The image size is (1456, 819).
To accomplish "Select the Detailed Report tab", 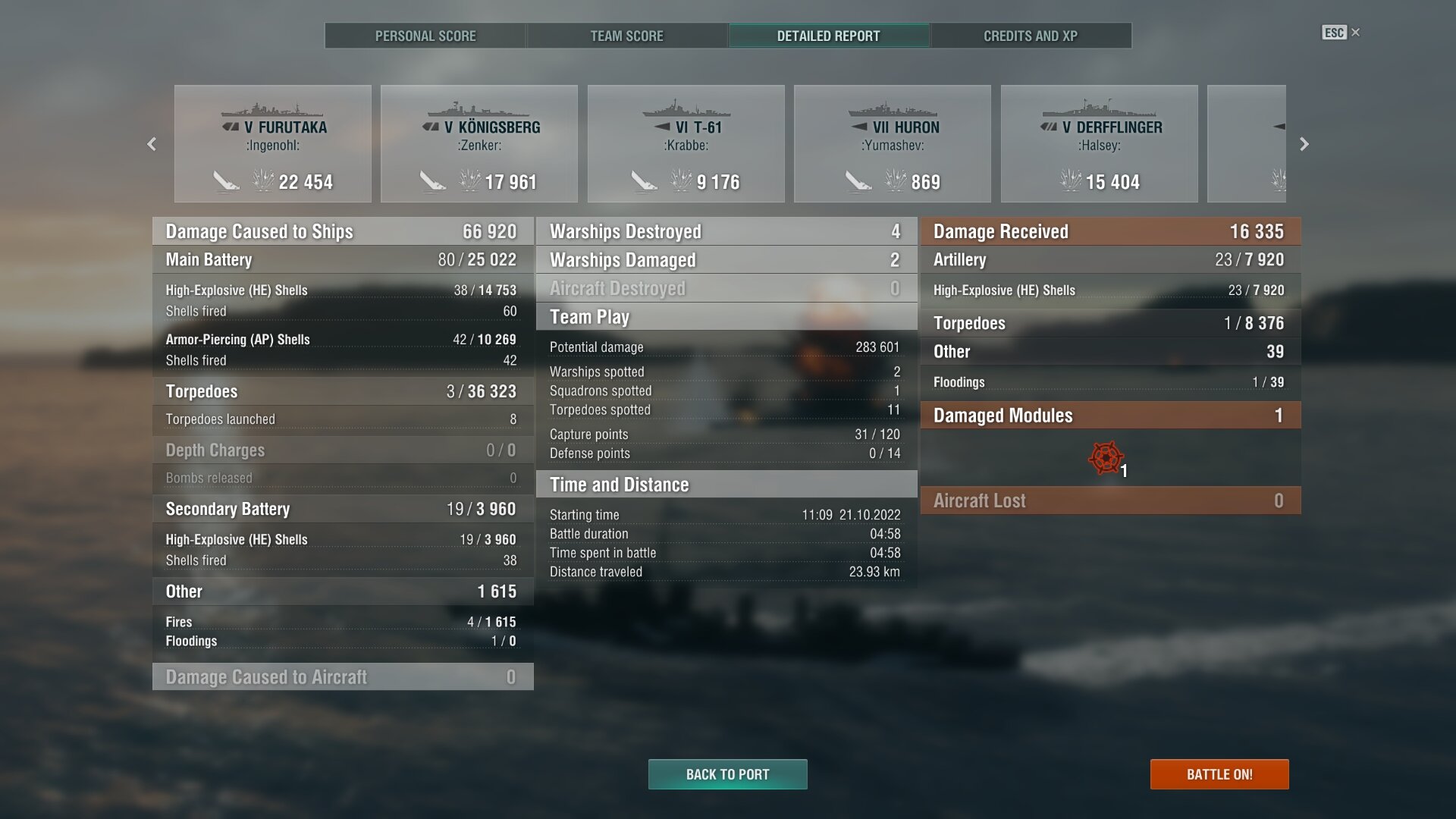I will point(828,36).
